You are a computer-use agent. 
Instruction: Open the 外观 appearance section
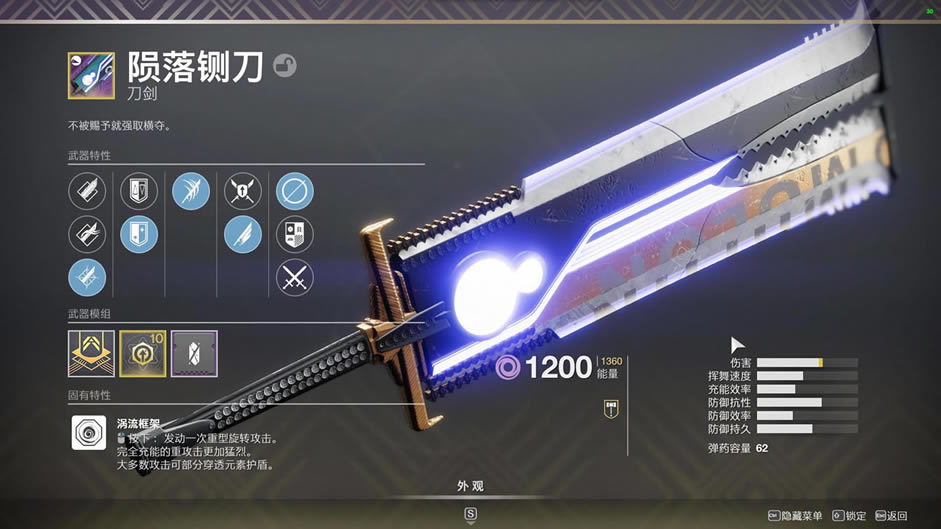(x=470, y=486)
